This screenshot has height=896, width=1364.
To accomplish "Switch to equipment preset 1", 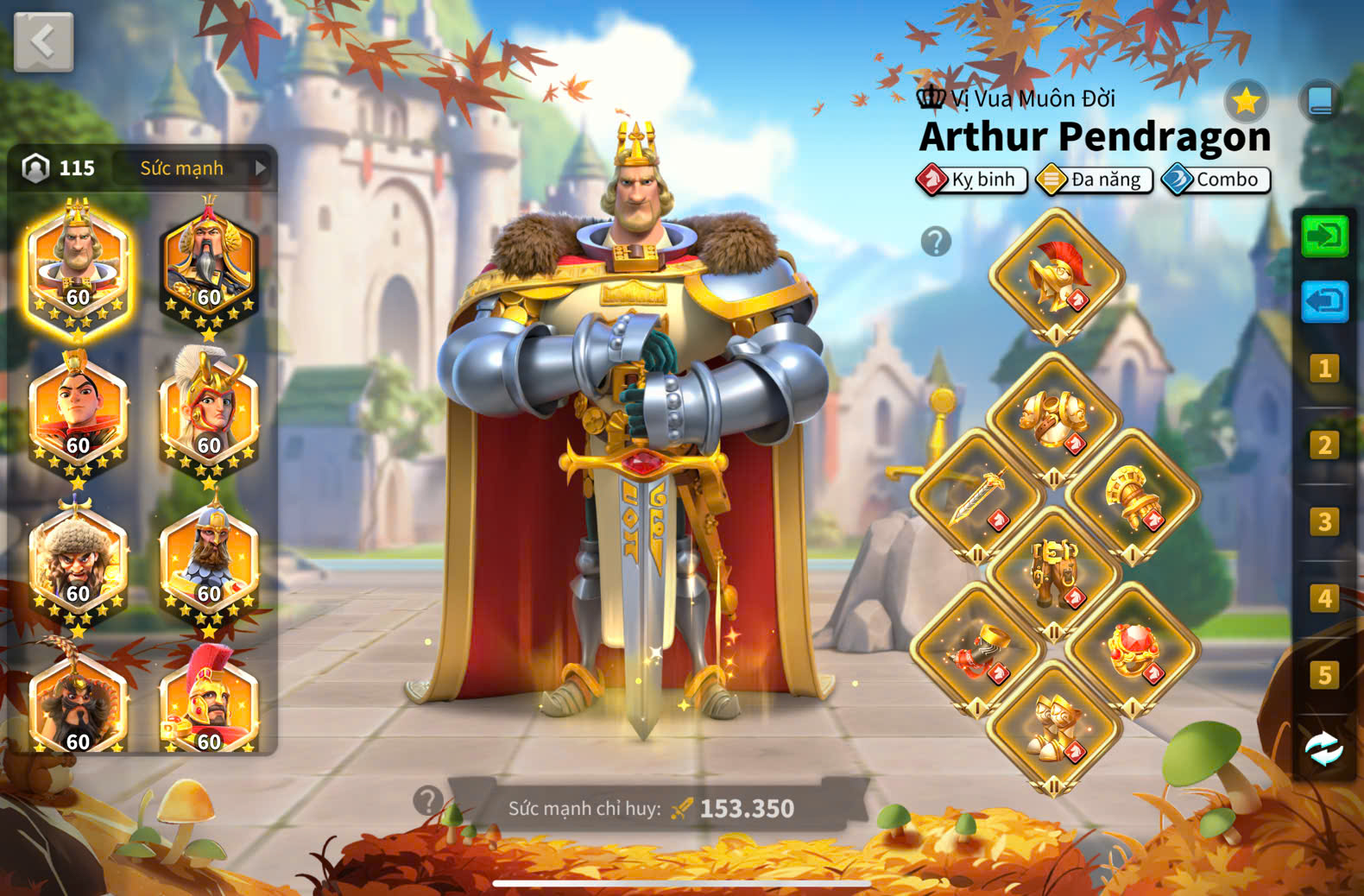I will tap(1324, 369).
